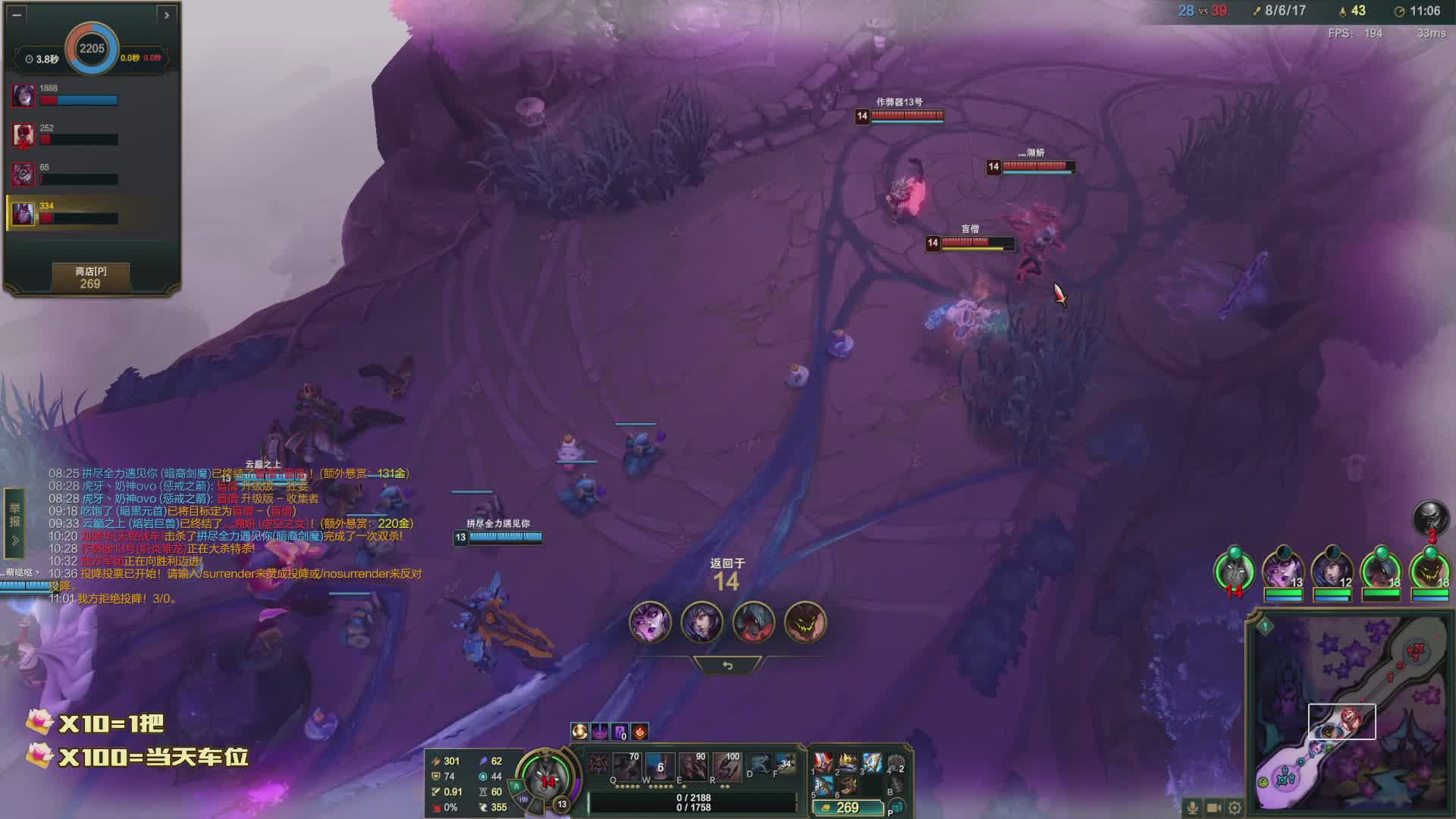Select item slot 1 in inventory
Image resolution: width=1456 pixels, height=819 pixels.
click(823, 762)
